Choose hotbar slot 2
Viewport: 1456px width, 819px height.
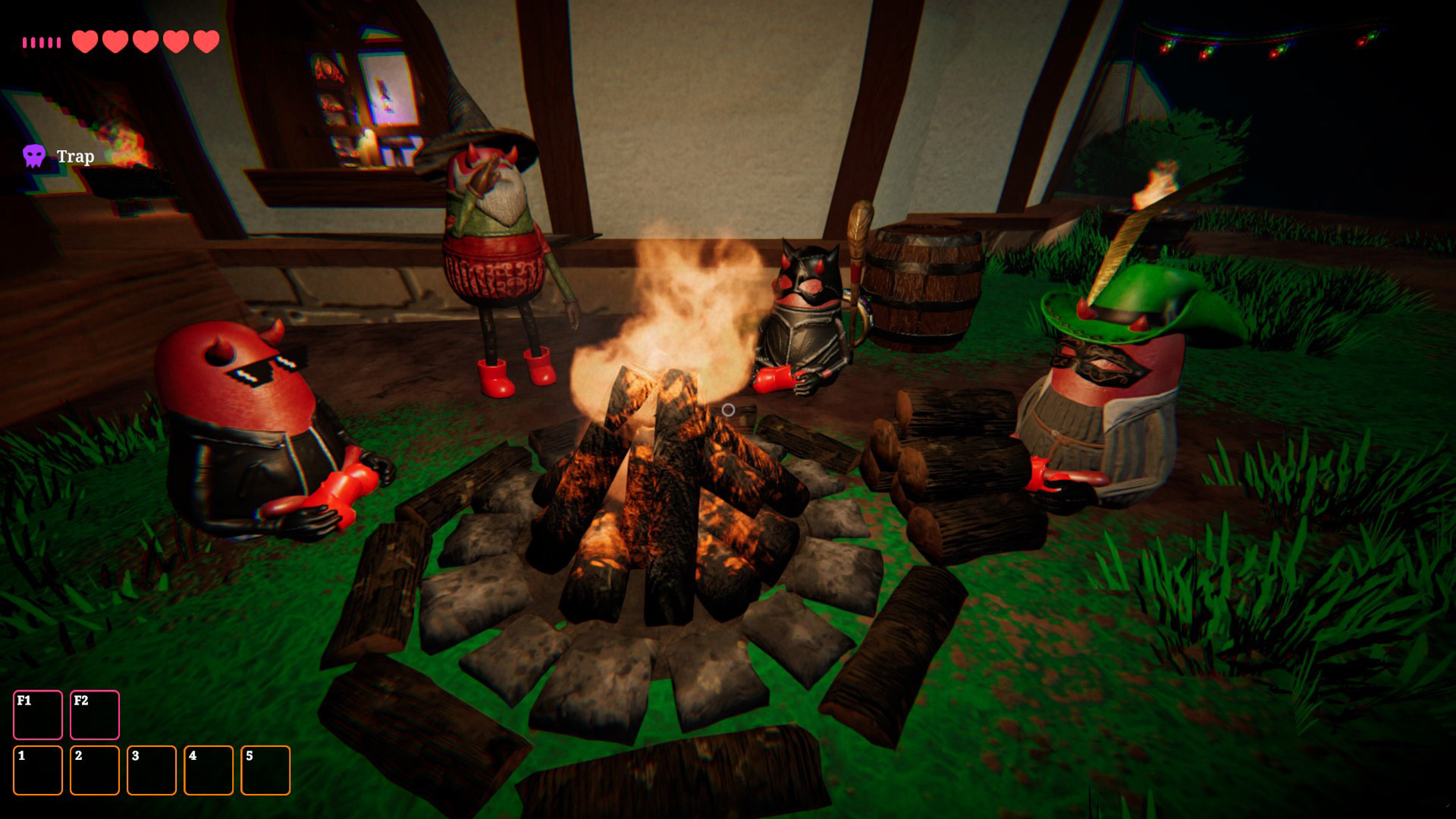95,770
